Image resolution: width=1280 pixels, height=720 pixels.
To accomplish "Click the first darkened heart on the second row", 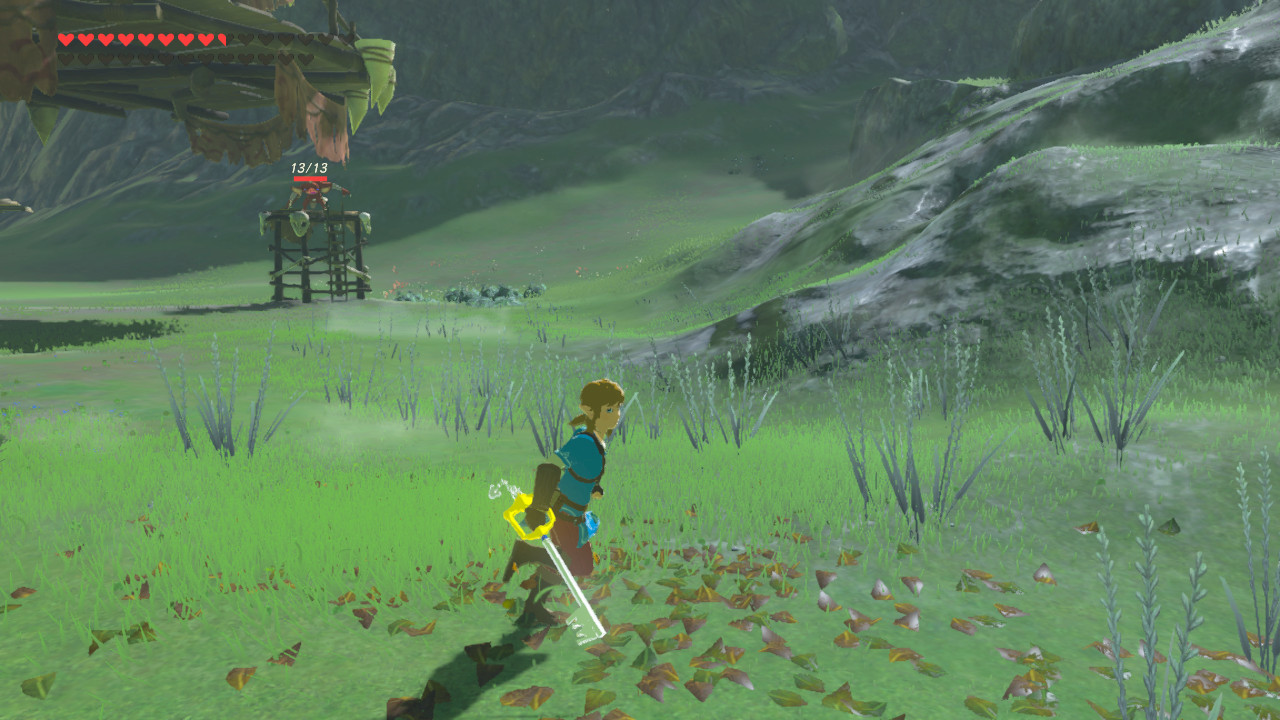I will tap(66, 58).
